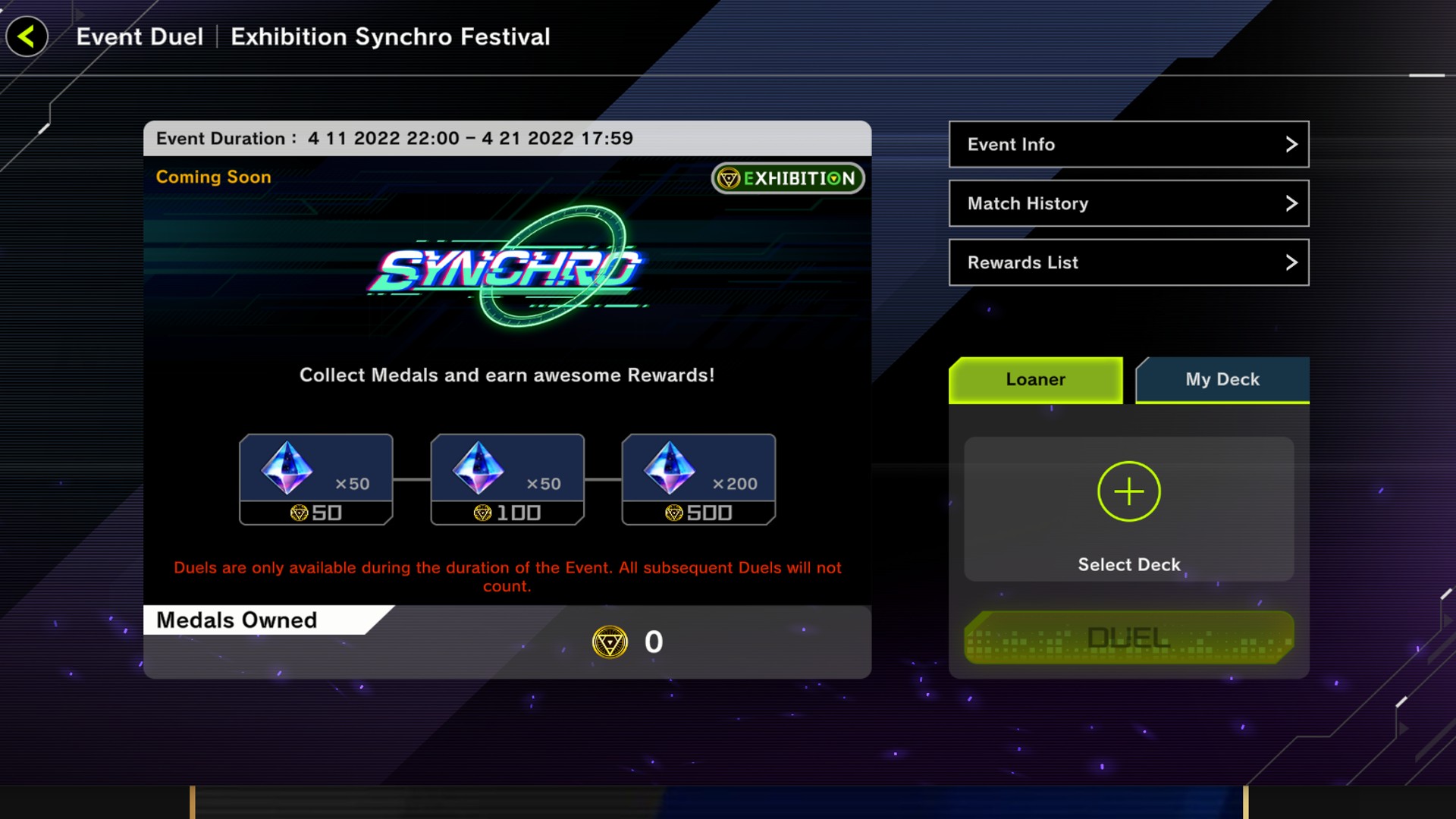Click the Event Duration header bar
The image size is (1456, 819).
[507, 138]
